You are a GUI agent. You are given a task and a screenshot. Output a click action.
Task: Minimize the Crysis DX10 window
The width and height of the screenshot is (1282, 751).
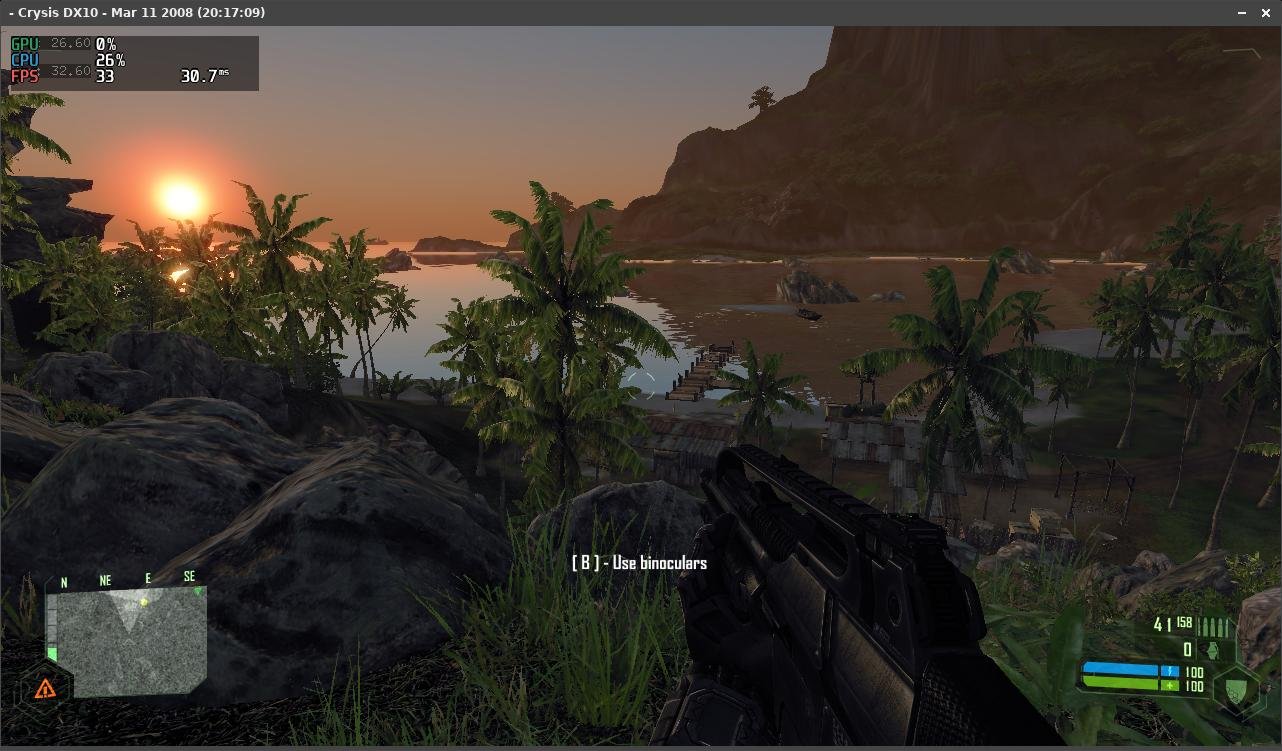tap(1243, 12)
